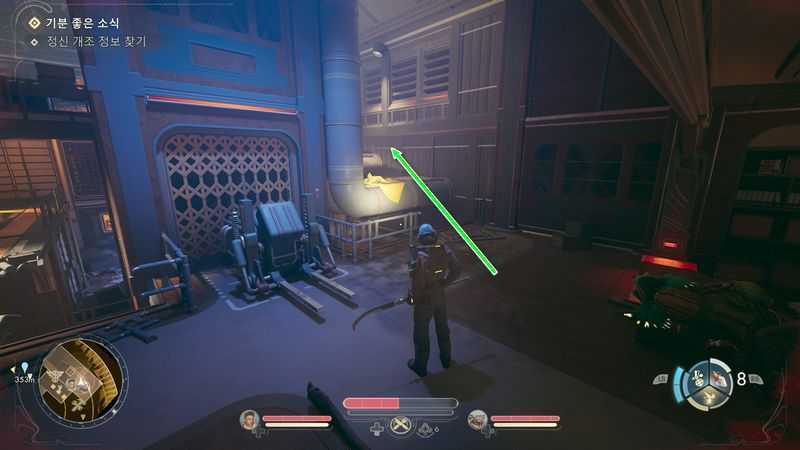Select the right companion portrait

[478, 420]
